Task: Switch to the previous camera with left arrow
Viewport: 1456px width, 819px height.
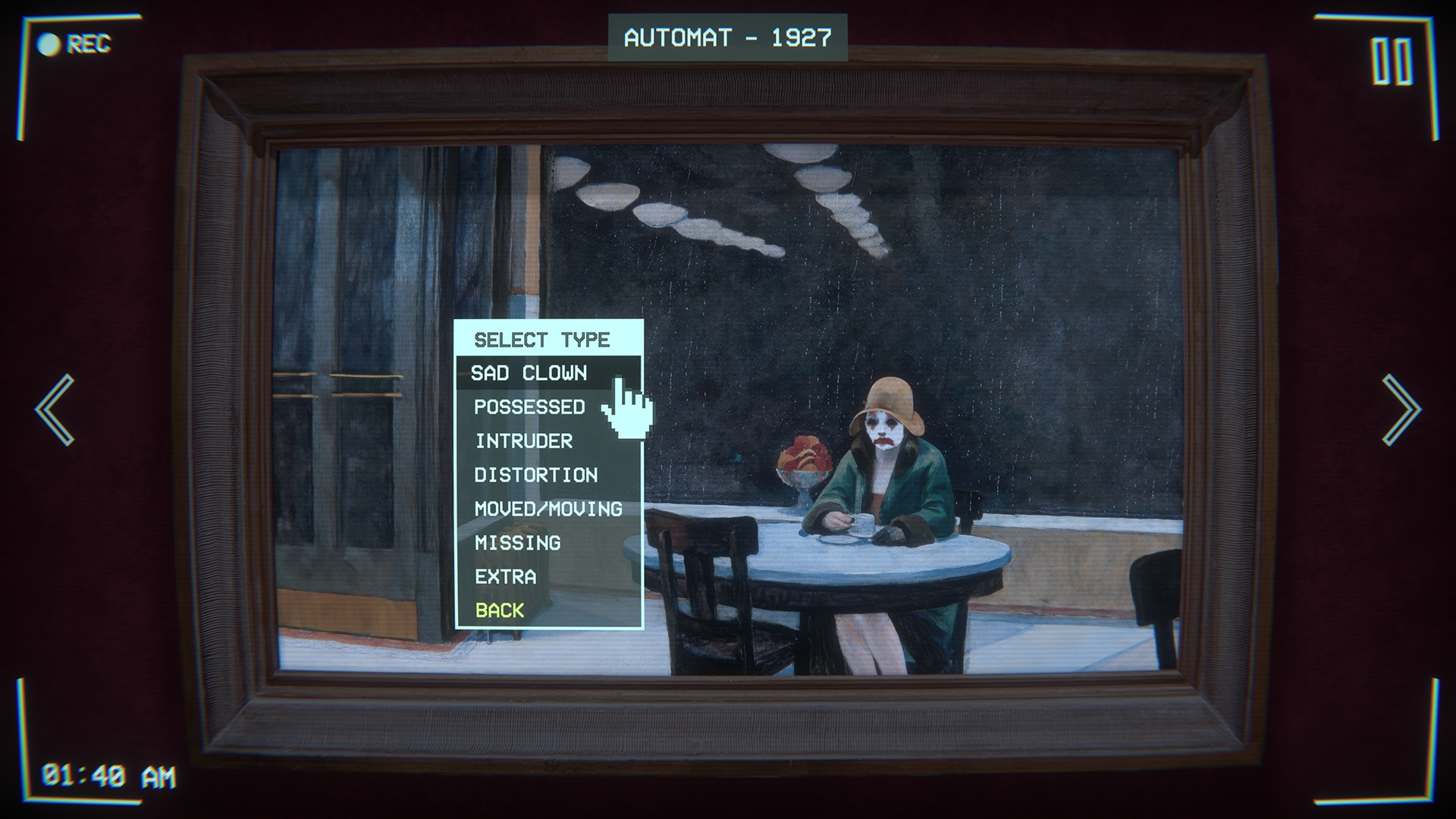Action: coord(55,409)
